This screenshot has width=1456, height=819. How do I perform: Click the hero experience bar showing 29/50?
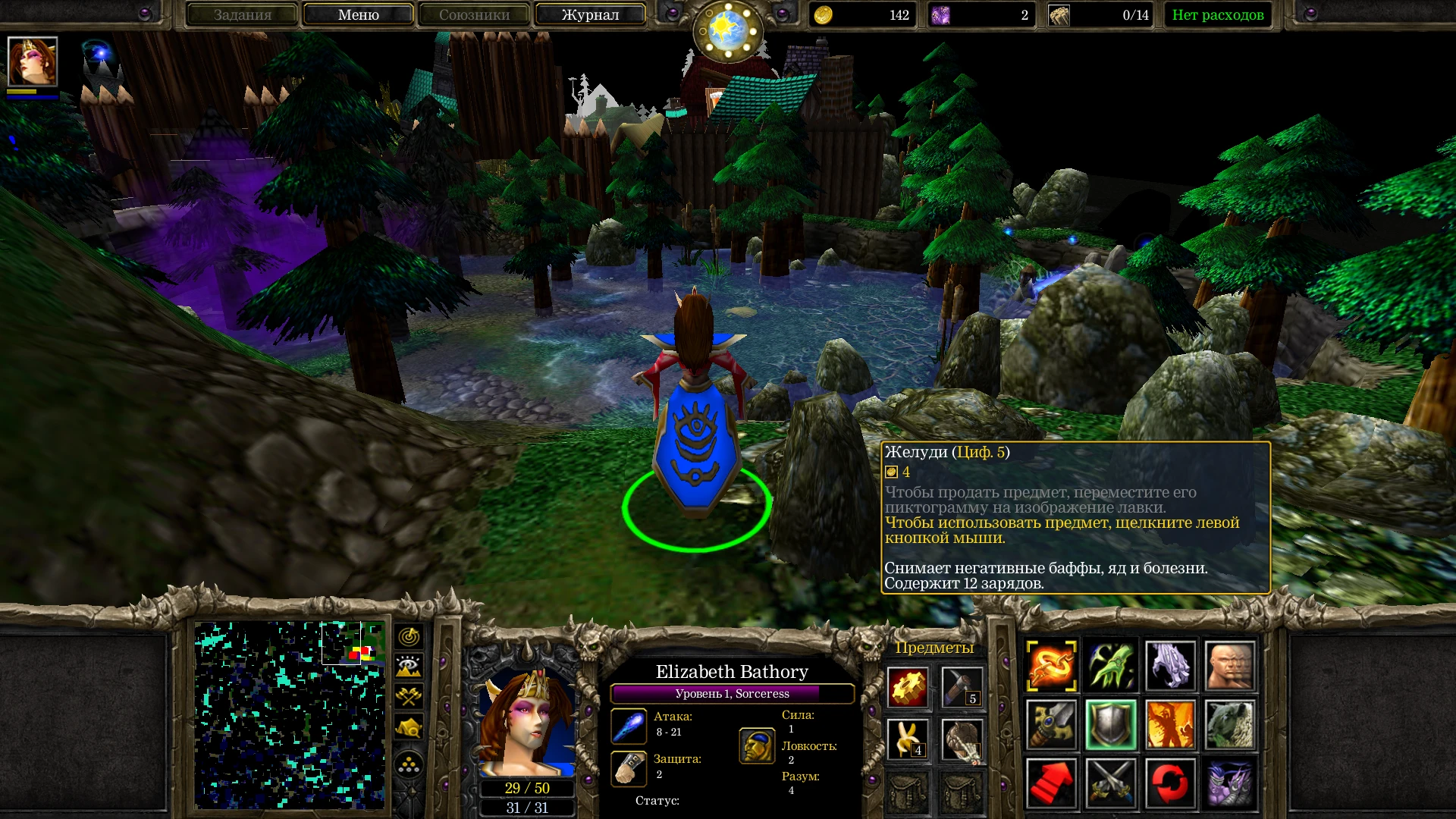pyautogui.click(x=526, y=788)
